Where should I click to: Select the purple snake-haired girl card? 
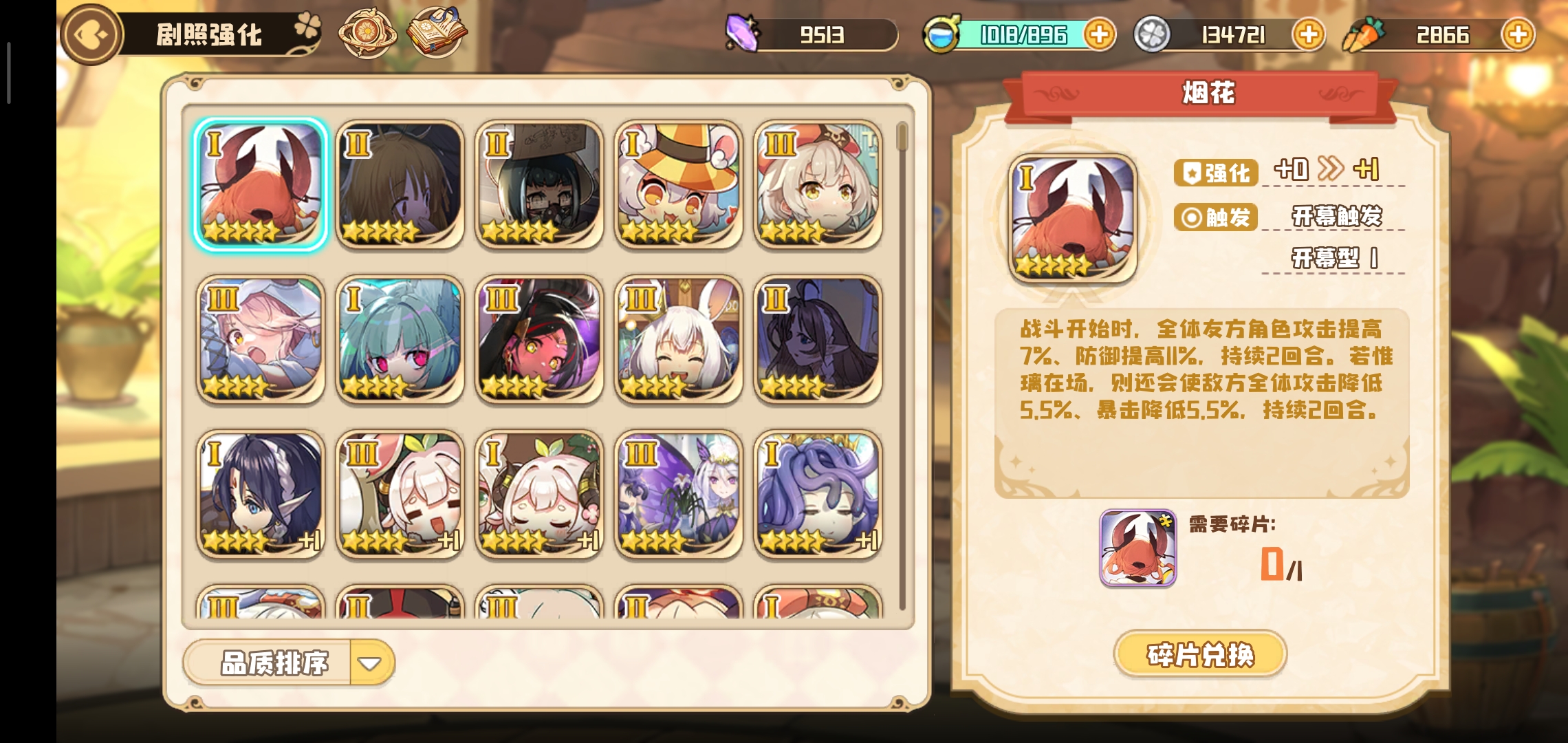[x=818, y=494]
